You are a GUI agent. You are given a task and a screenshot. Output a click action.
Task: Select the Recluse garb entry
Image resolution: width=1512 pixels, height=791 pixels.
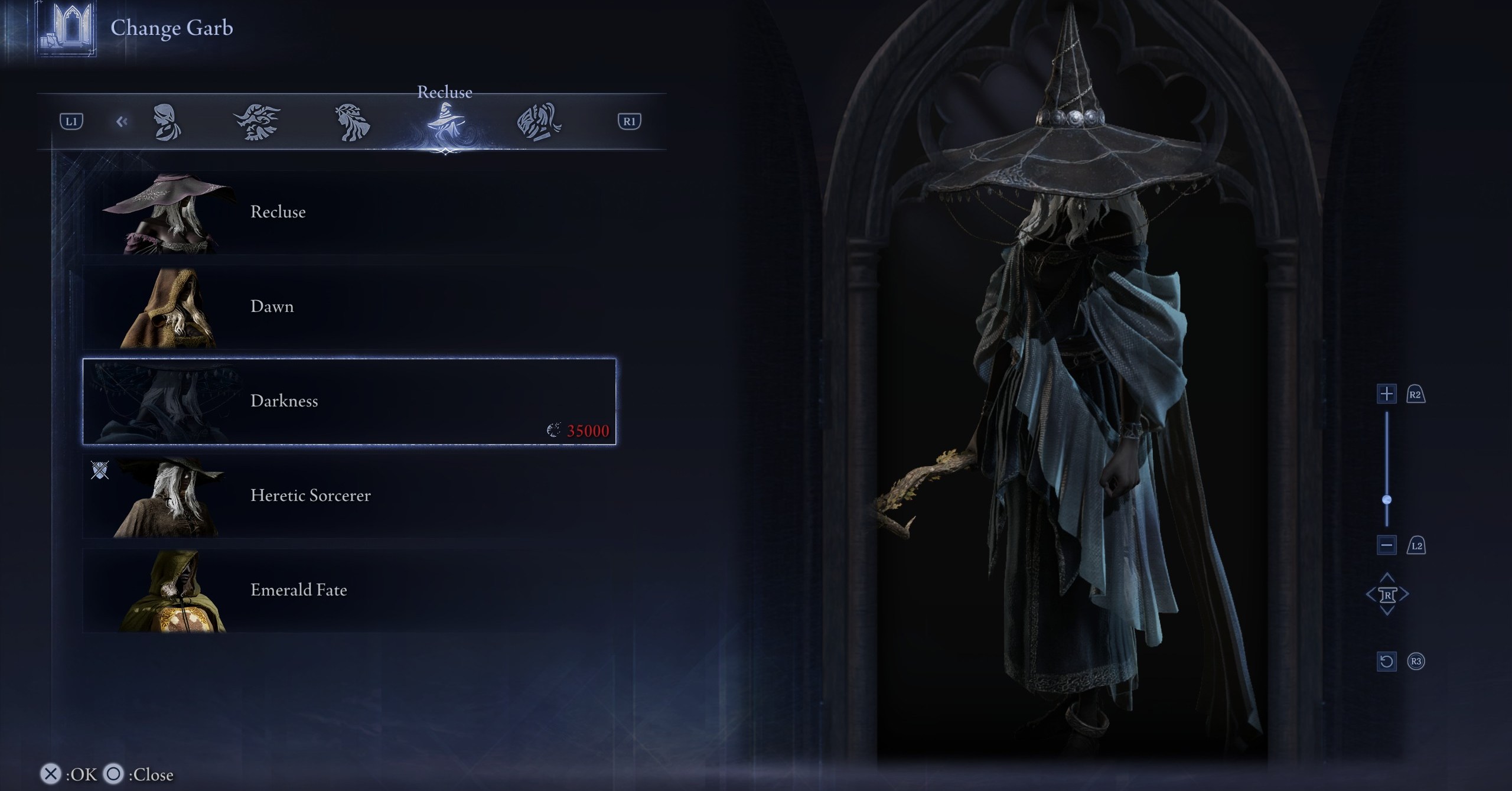(x=348, y=213)
